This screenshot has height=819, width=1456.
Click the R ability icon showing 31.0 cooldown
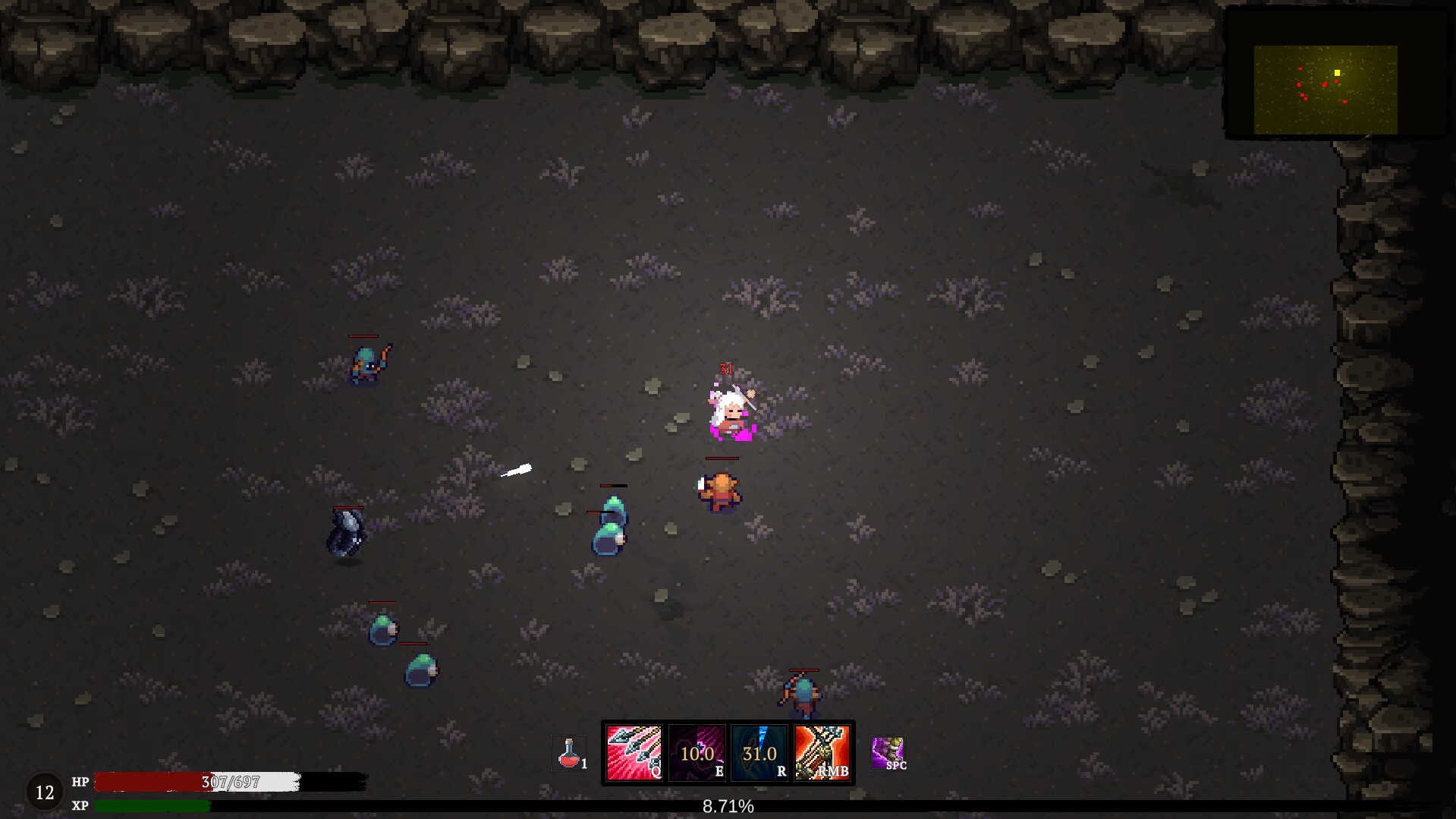(758, 754)
